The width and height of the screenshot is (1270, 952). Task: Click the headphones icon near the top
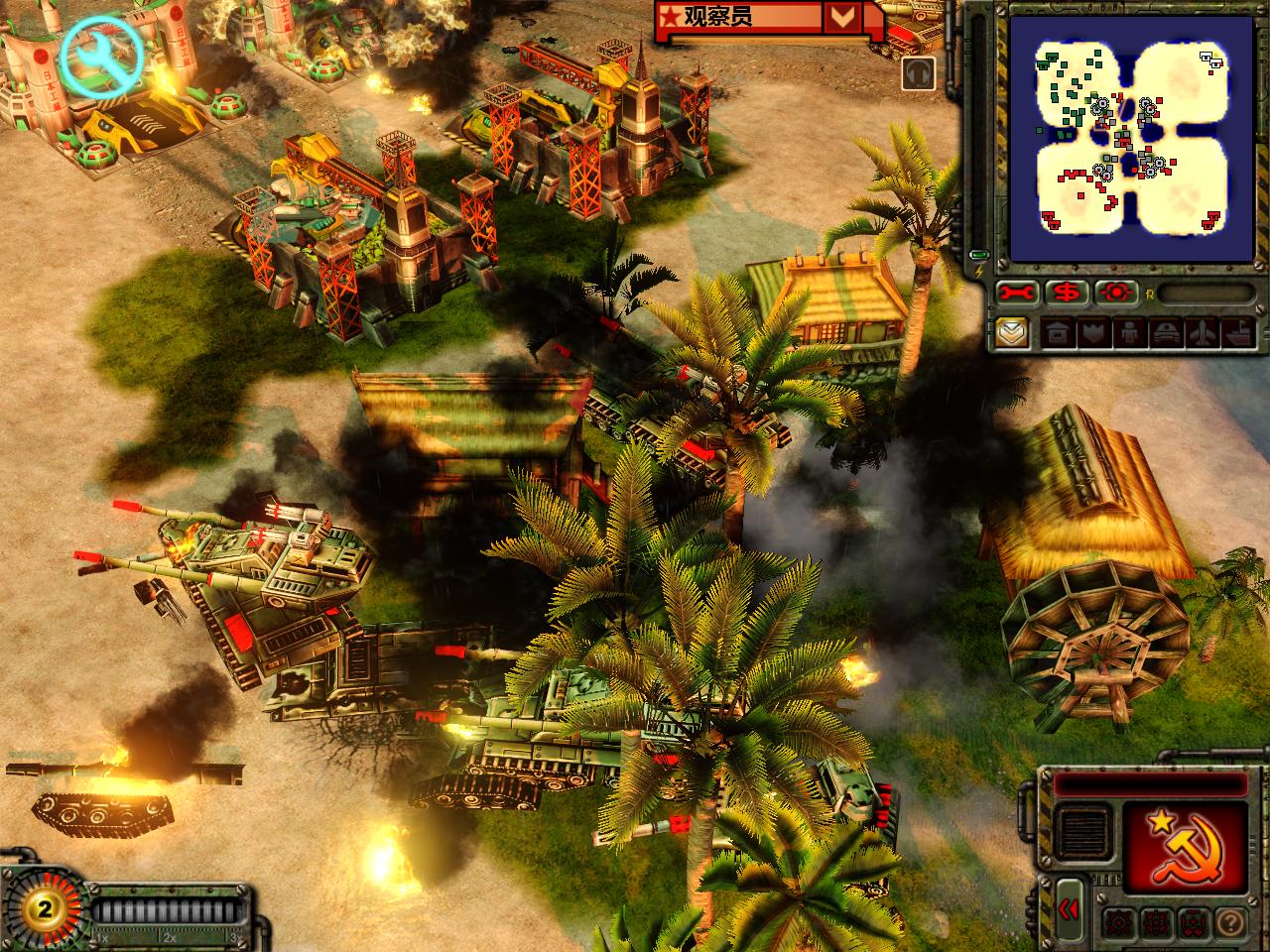(x=919, y=72)
